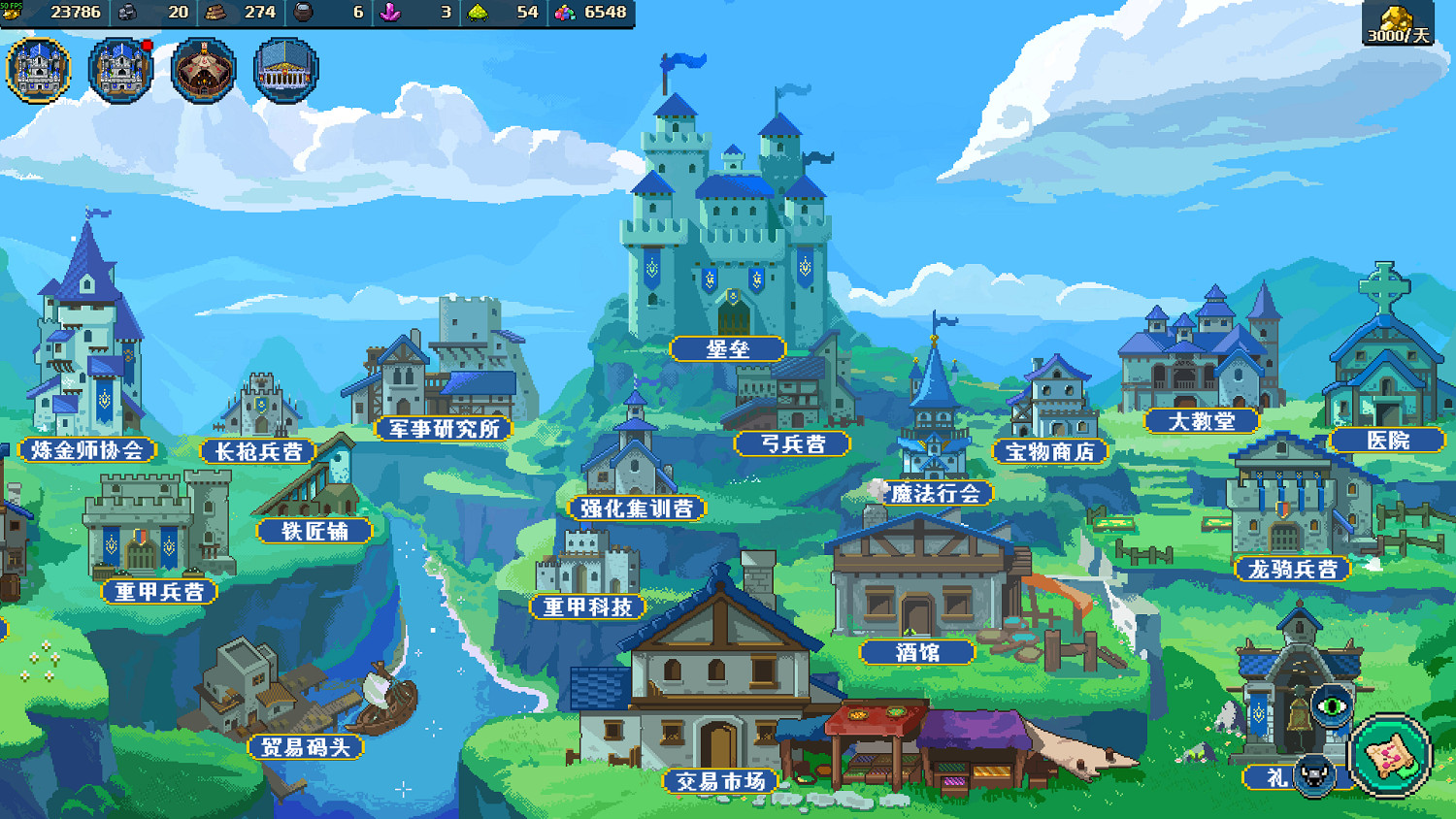Open the 堡垒 fortress

[x=726, y=348]
